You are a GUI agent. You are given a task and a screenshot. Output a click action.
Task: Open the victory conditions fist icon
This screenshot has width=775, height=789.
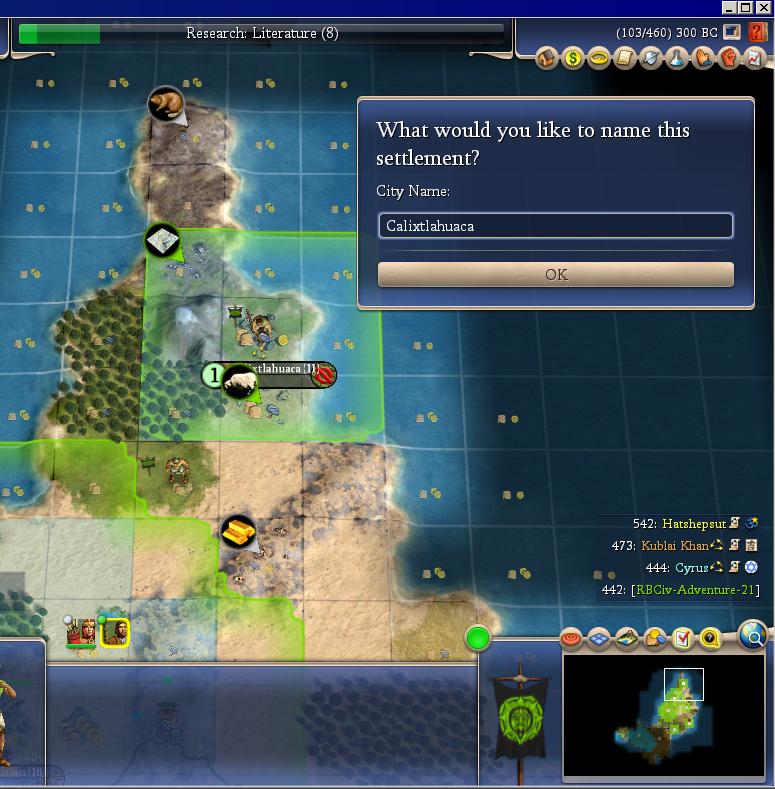pyautogui.click(x=729, y=58)
